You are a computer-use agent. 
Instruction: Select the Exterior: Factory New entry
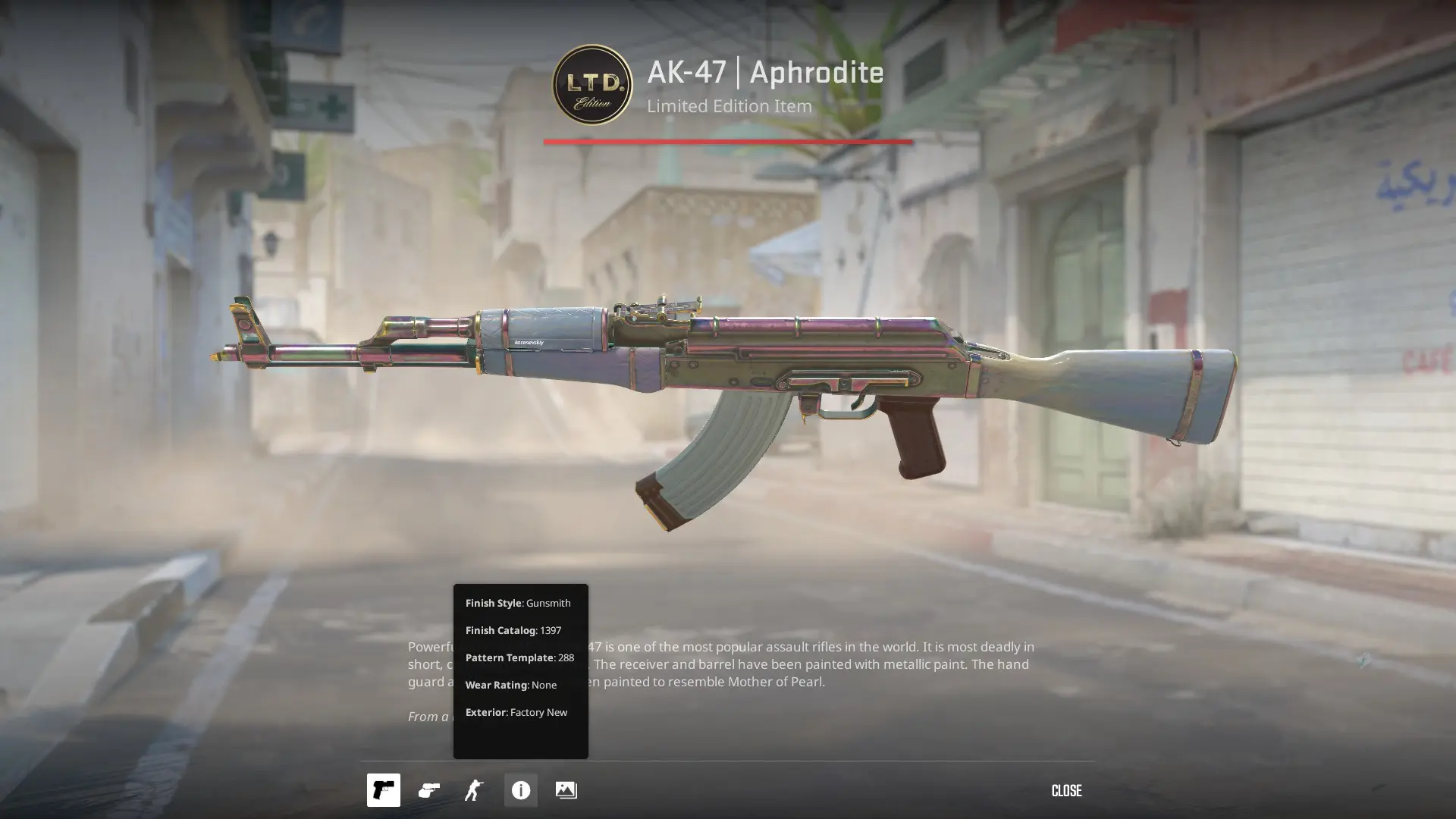[518, 712]
